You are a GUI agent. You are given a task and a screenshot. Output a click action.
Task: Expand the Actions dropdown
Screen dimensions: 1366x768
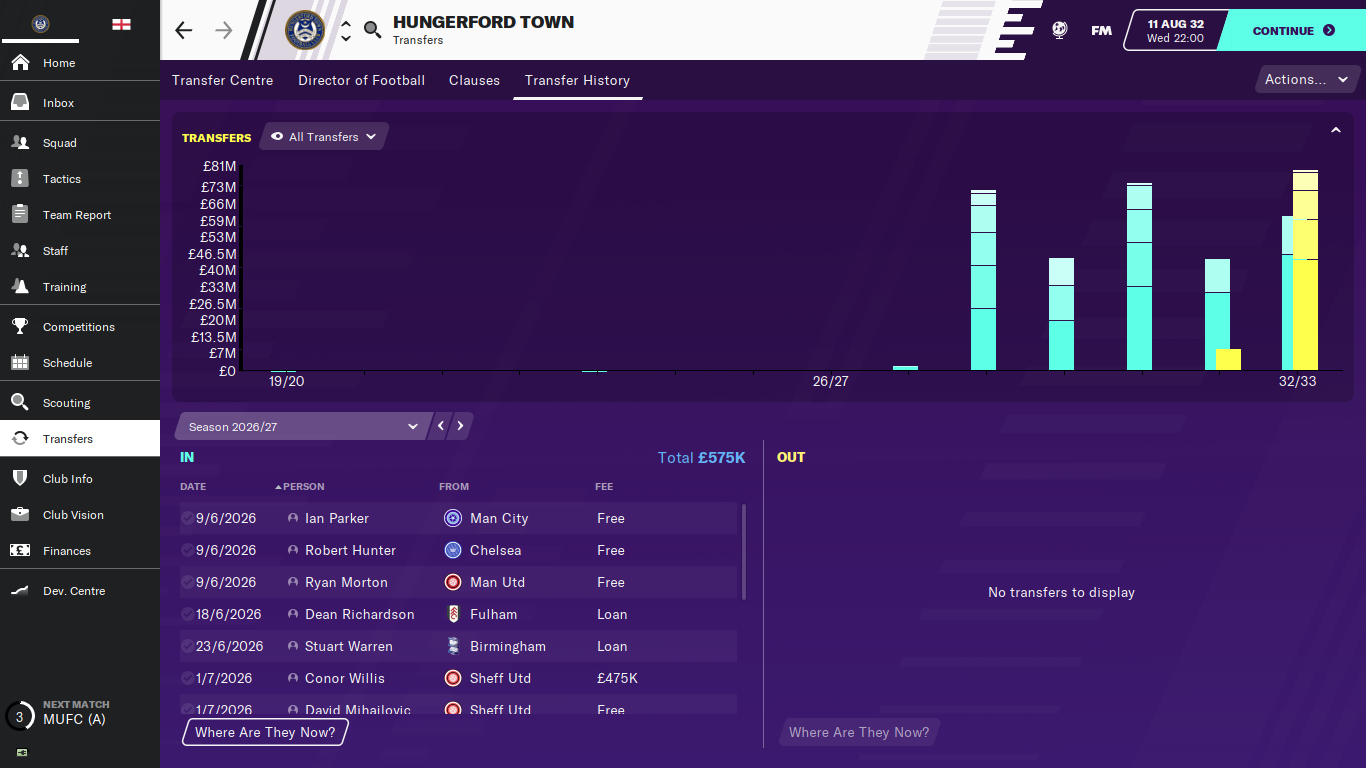(x=1306, y=80)
